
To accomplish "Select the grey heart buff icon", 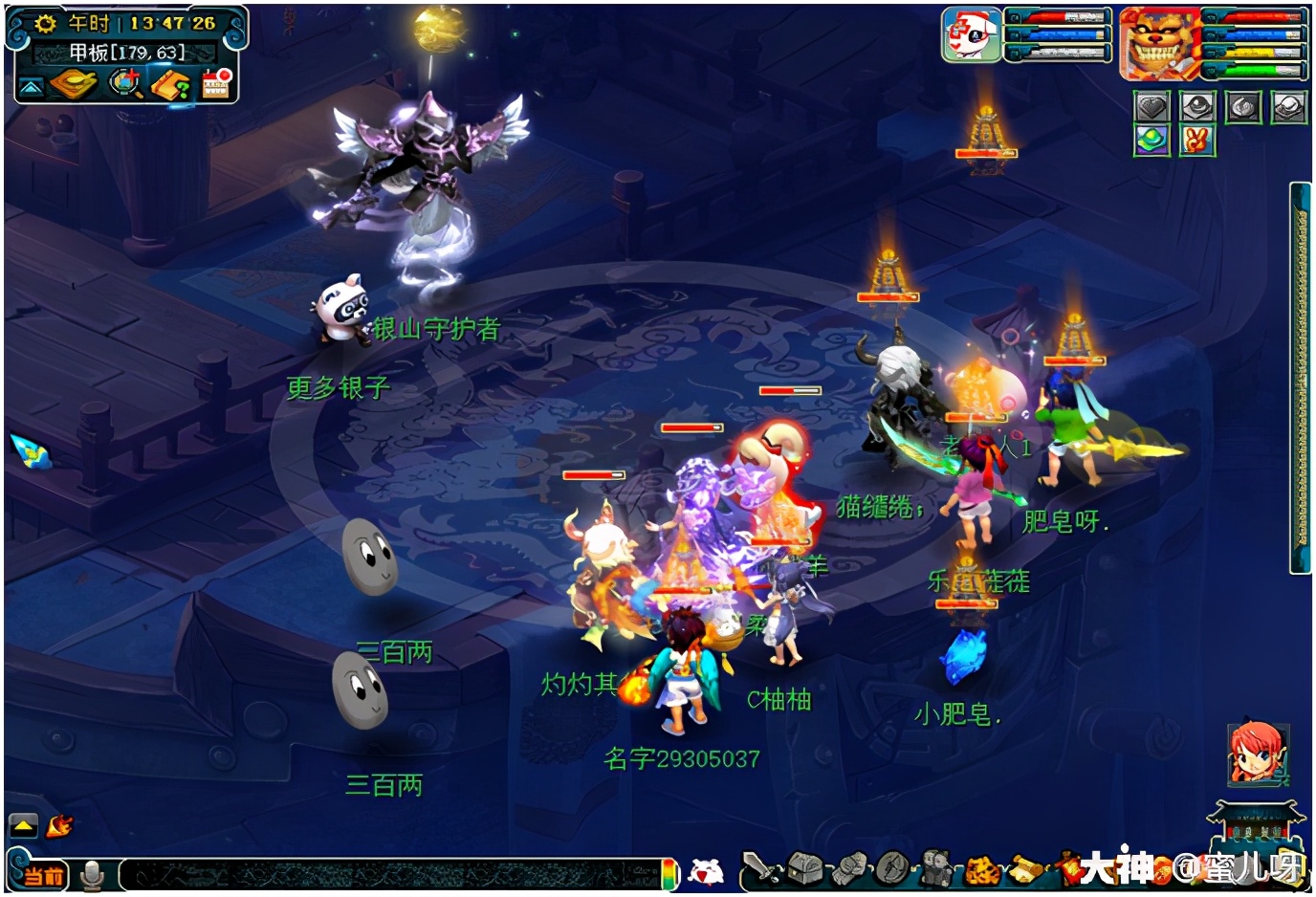I will tap(1152, 106).
